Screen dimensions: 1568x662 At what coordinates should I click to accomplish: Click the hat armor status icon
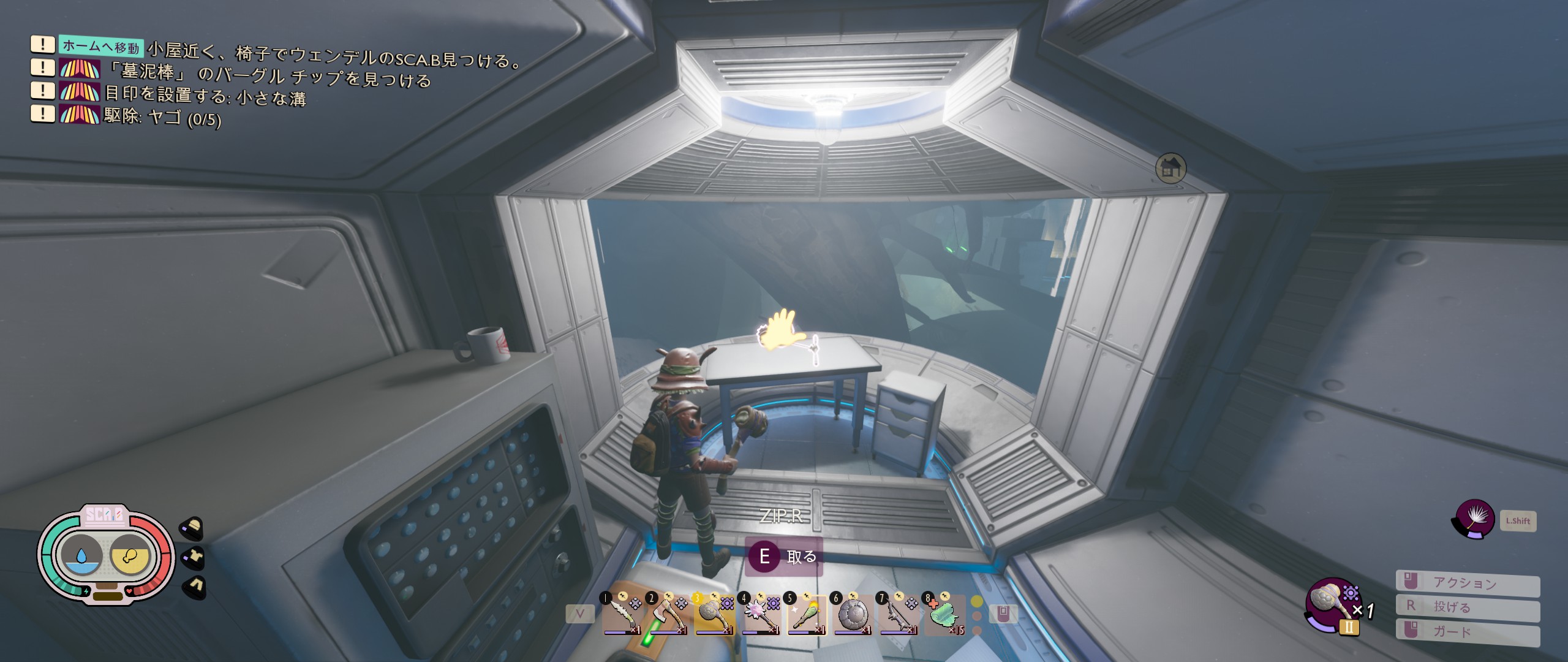[x=193, y=527]
